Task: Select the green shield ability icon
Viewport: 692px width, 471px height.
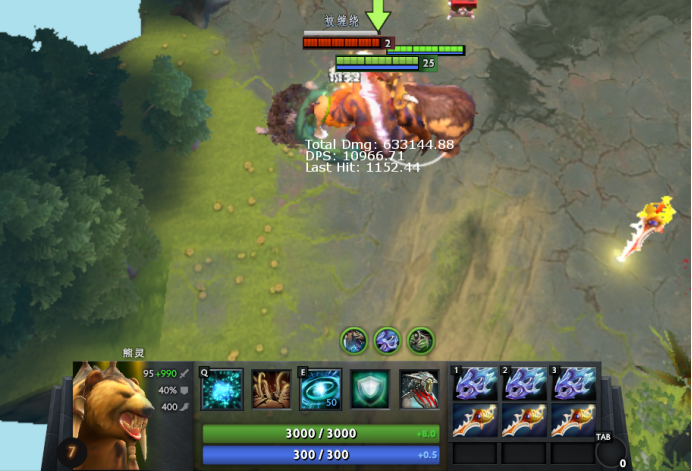Action: coord(370,389)
